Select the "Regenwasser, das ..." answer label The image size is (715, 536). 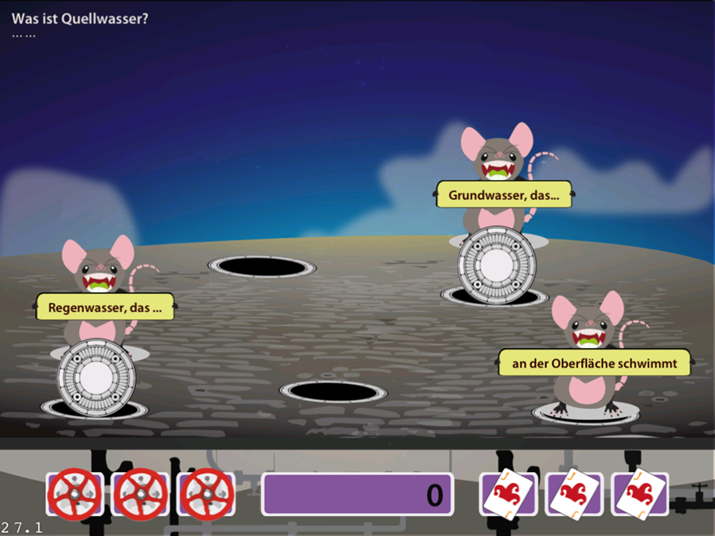point(105,307)
